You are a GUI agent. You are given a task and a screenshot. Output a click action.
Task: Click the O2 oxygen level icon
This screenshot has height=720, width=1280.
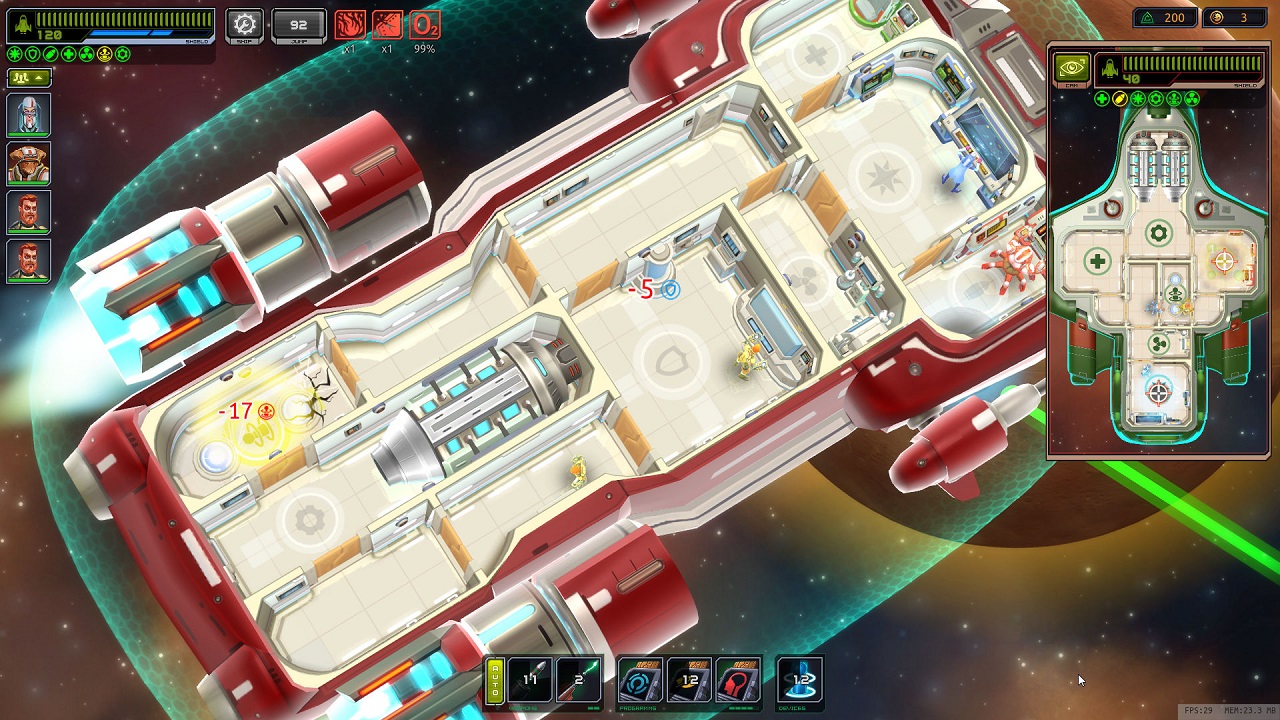click(x=425, y=25)
